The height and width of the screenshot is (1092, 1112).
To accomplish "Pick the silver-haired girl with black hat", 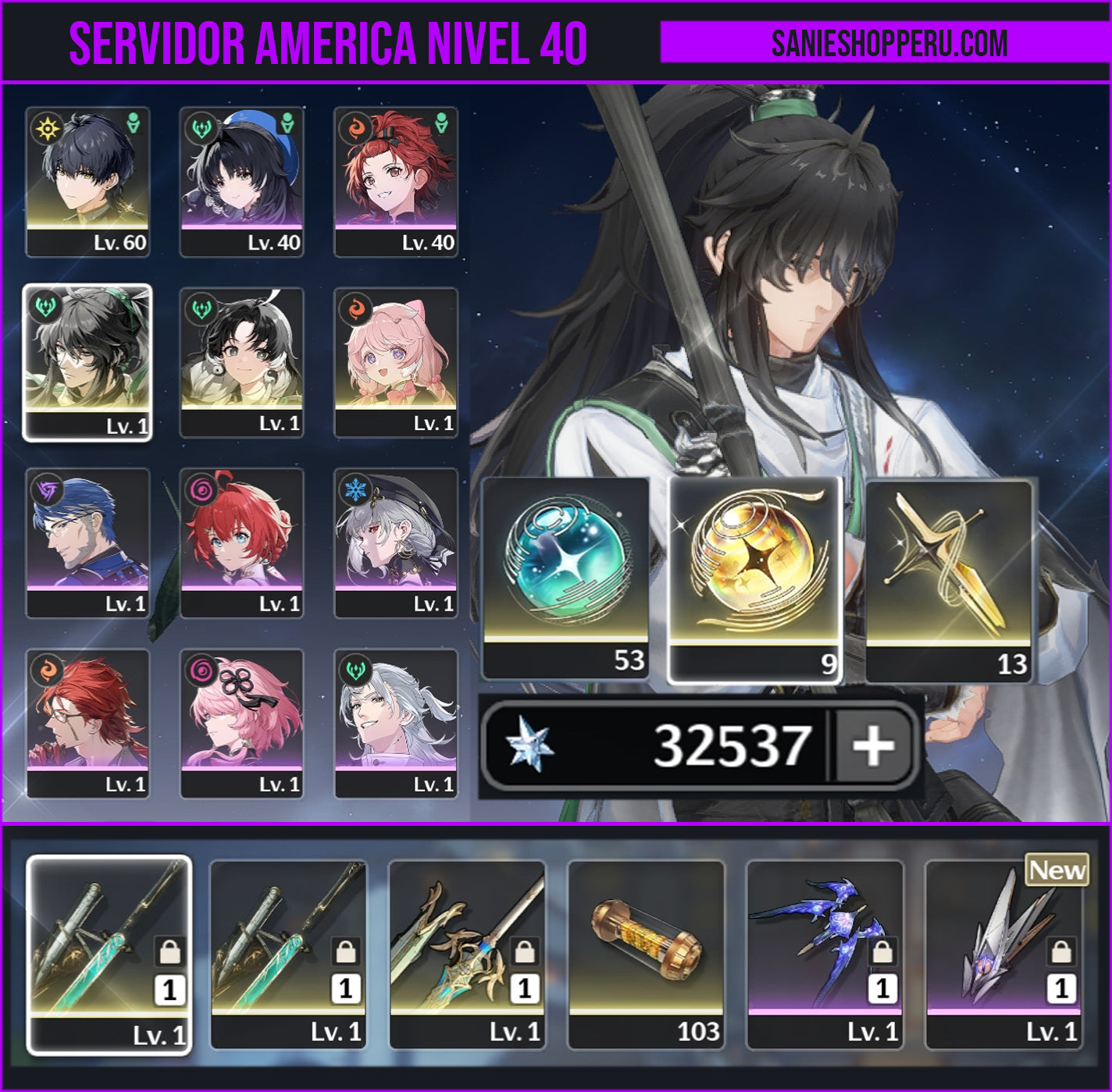I will [x=396, y=542].
